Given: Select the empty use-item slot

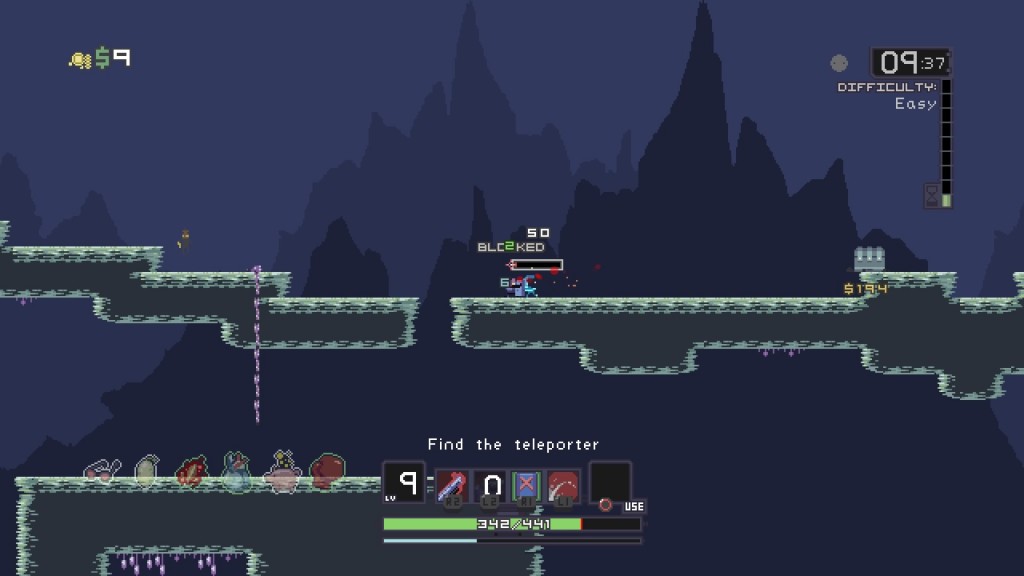Looking at the screenshot, I should pos(610,482).
